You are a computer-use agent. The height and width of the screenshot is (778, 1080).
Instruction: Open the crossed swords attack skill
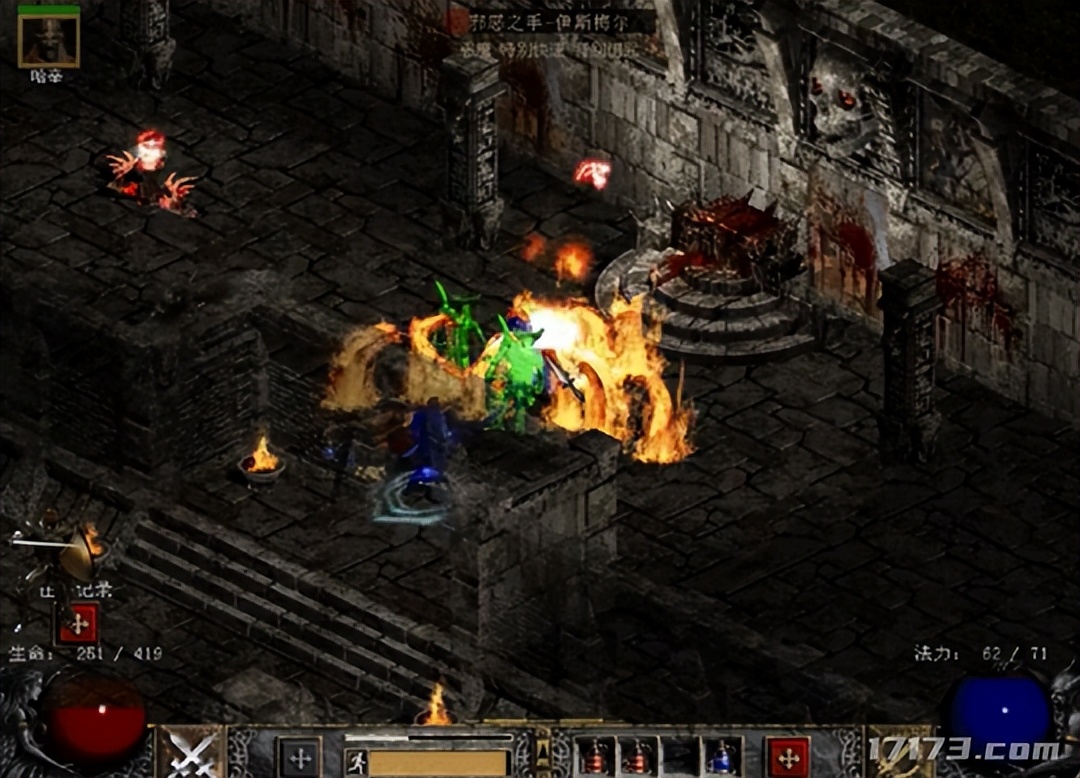click(x=191, y=752)
